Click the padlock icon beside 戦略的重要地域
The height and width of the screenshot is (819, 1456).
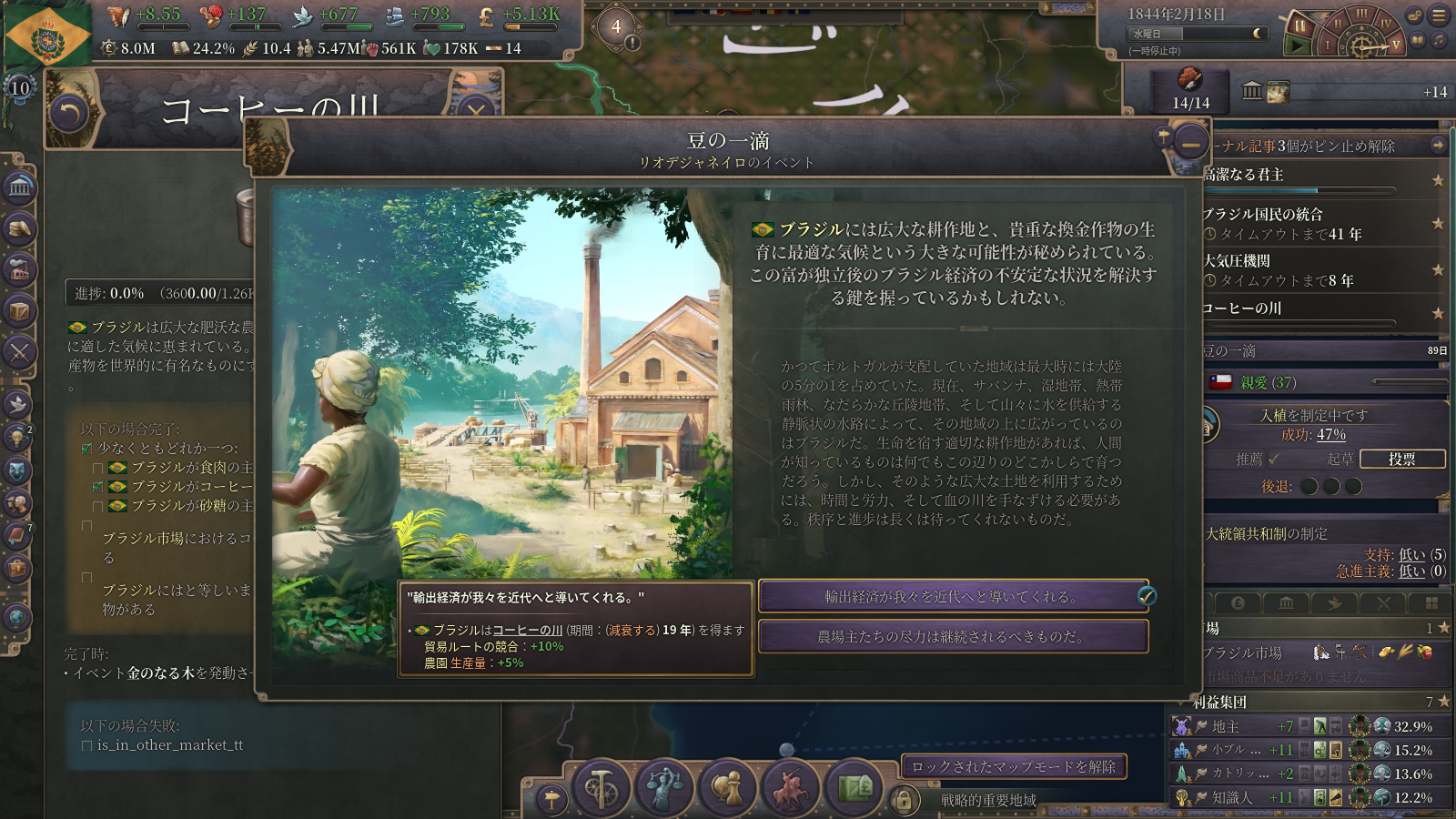[x=903, y=800]
